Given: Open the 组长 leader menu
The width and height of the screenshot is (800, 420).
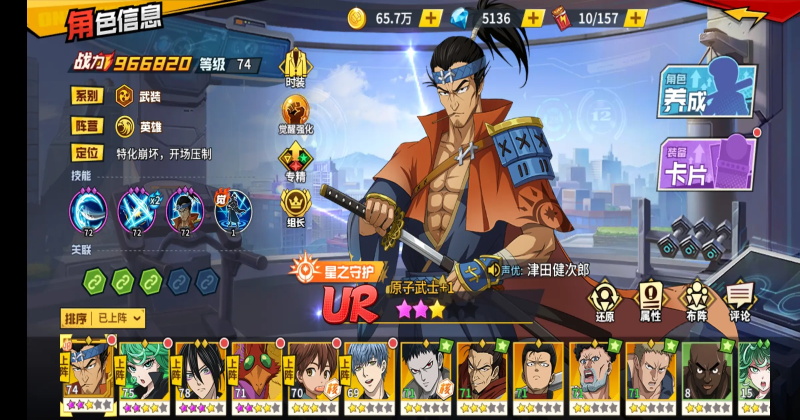Looking at the screenshot, I should click(x=295, y=208).
